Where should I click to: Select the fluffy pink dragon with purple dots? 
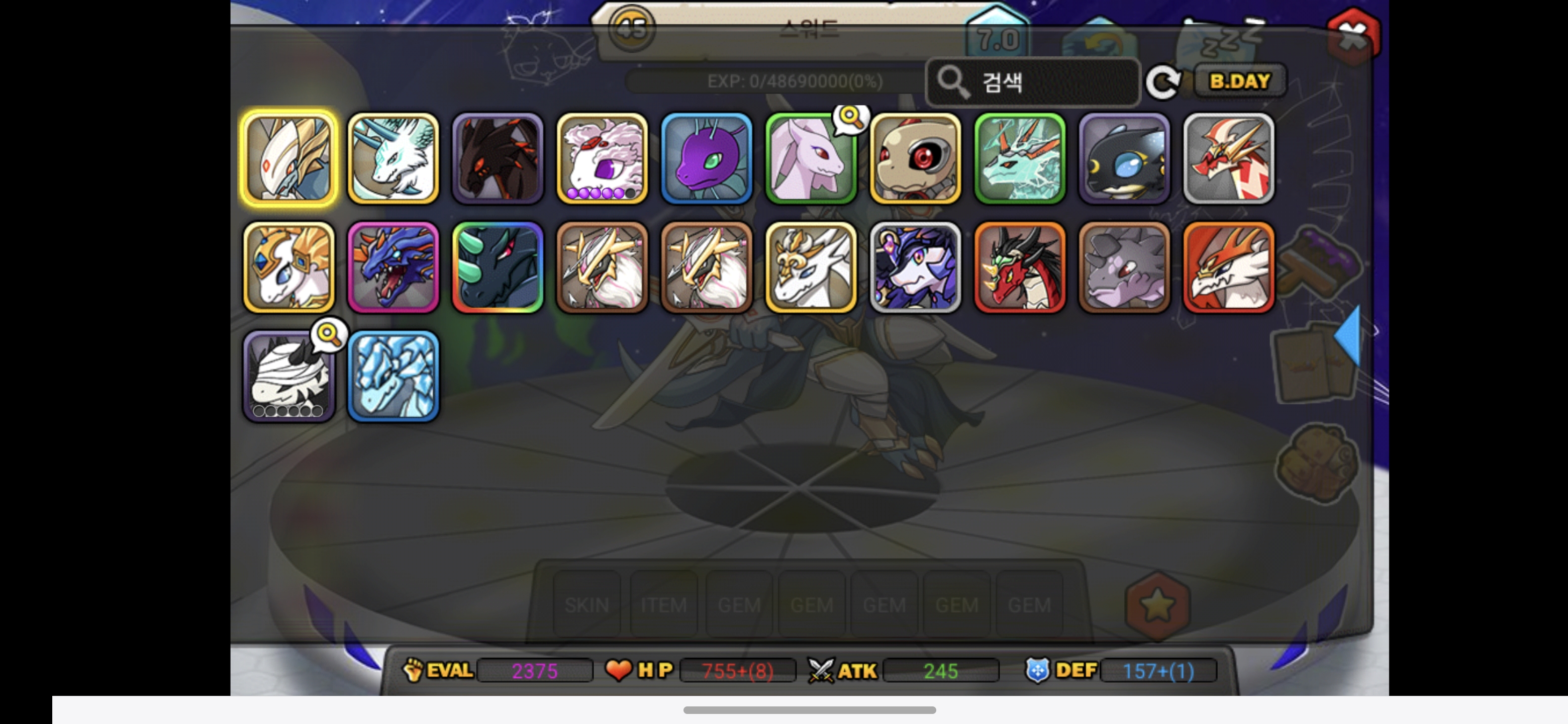[602, 158]
